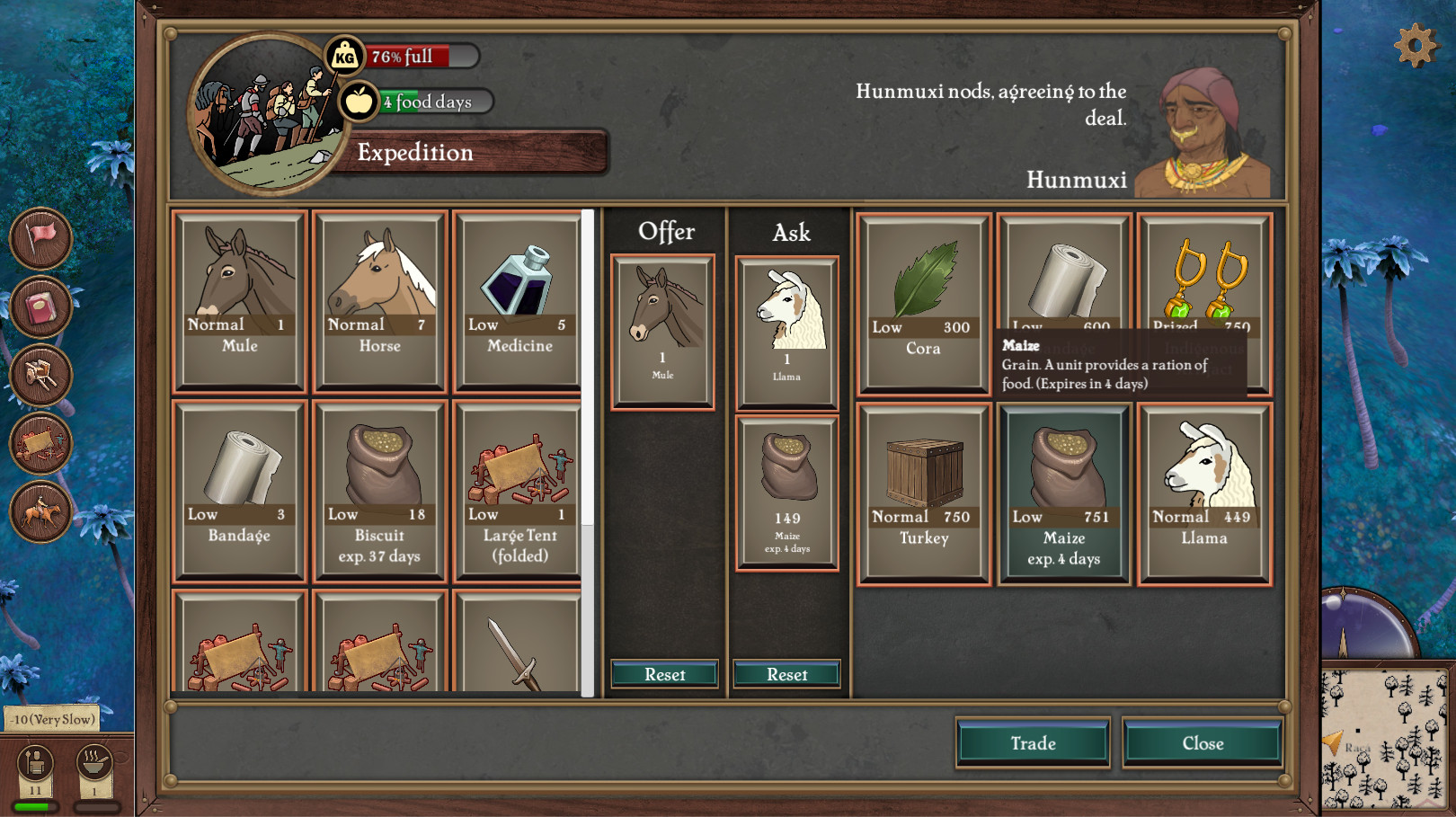This screenshot has width=1456, height=817.
Task: Reset the Offer column
Action: point(664,674)
